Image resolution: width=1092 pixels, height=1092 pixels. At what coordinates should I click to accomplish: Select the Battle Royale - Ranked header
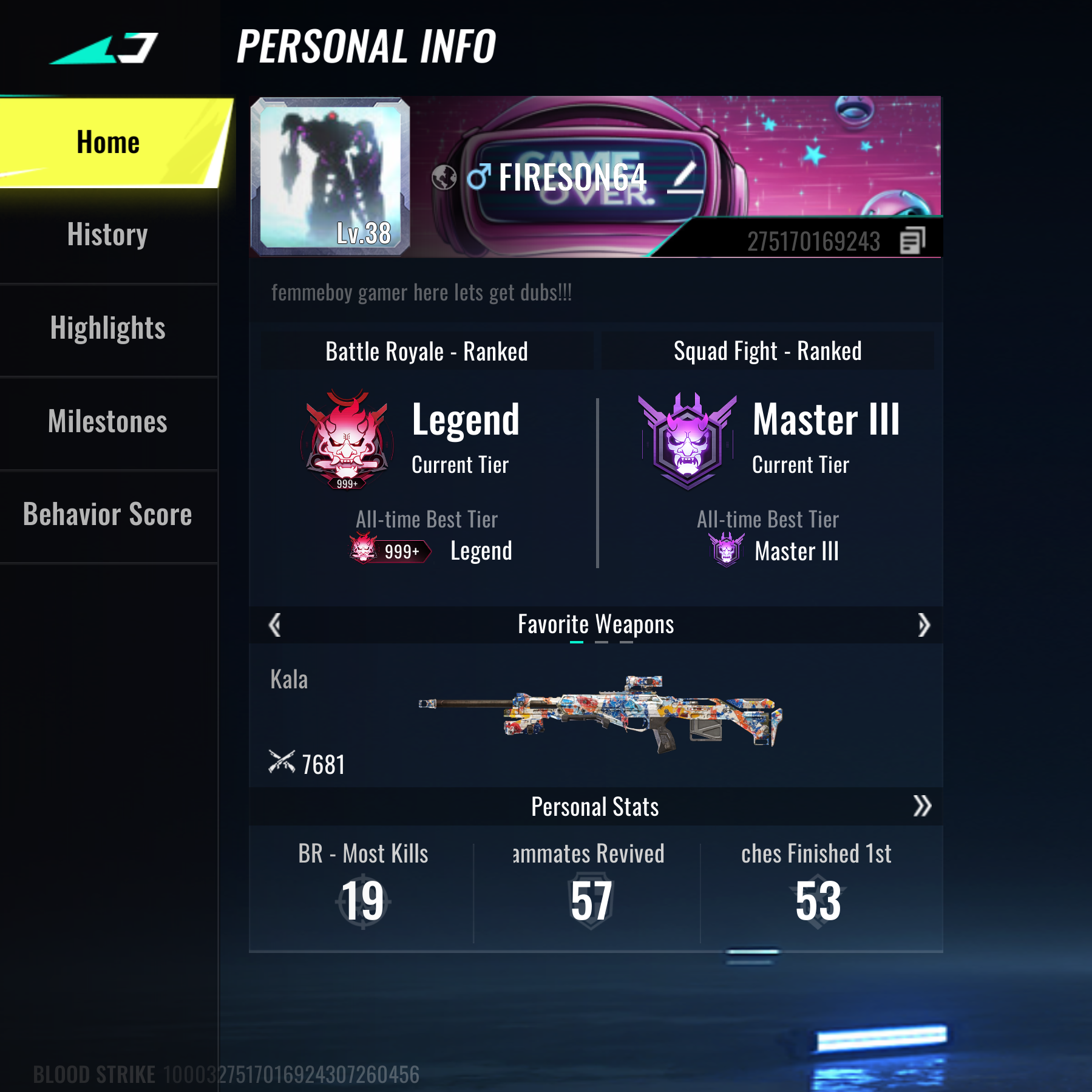427,351
